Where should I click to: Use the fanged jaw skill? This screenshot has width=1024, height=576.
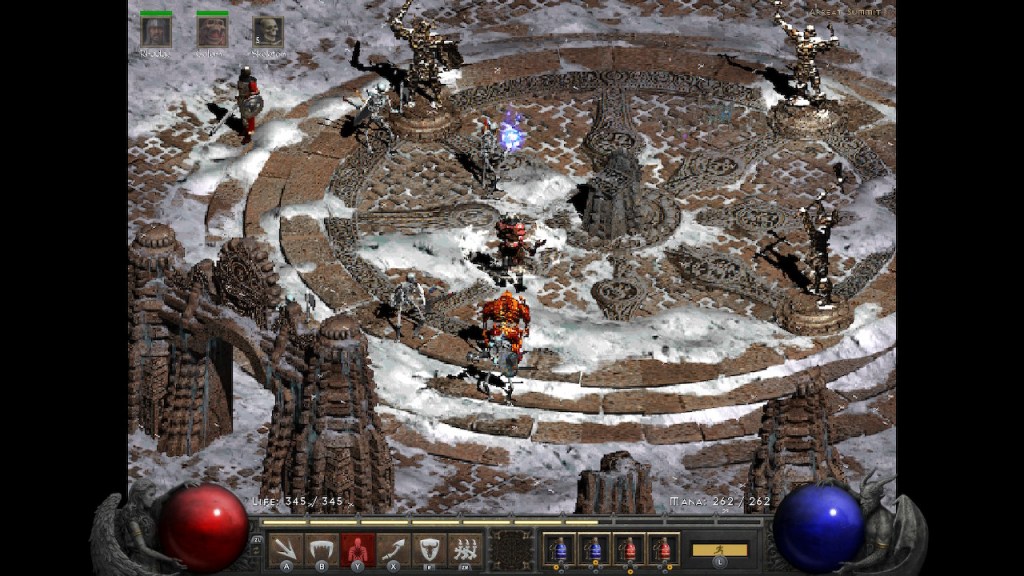point(322,549)
